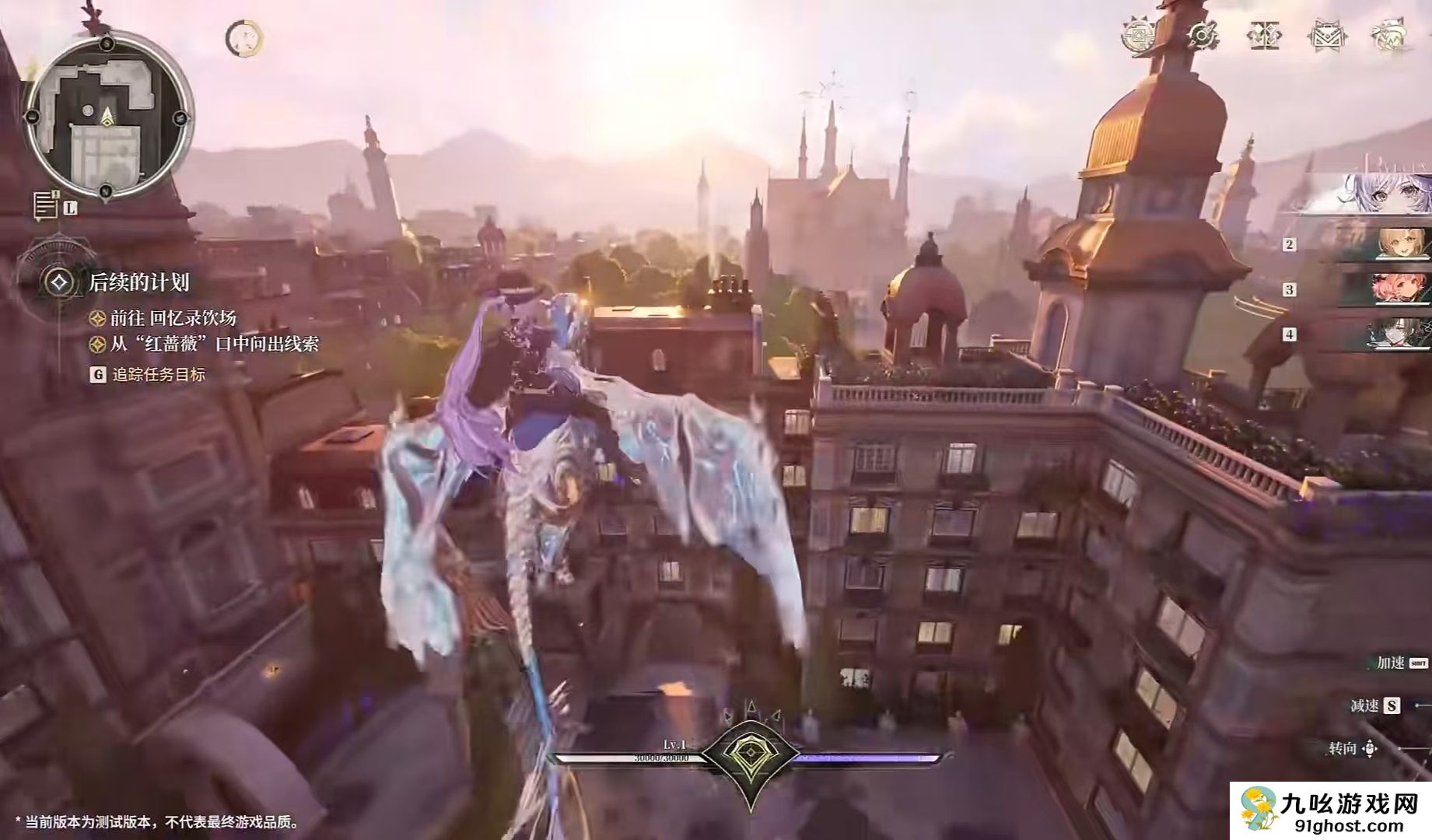Click the circular clock icon beside minimap
The width and height of the screenshot is (1432, 840).
tap(244, 38)
